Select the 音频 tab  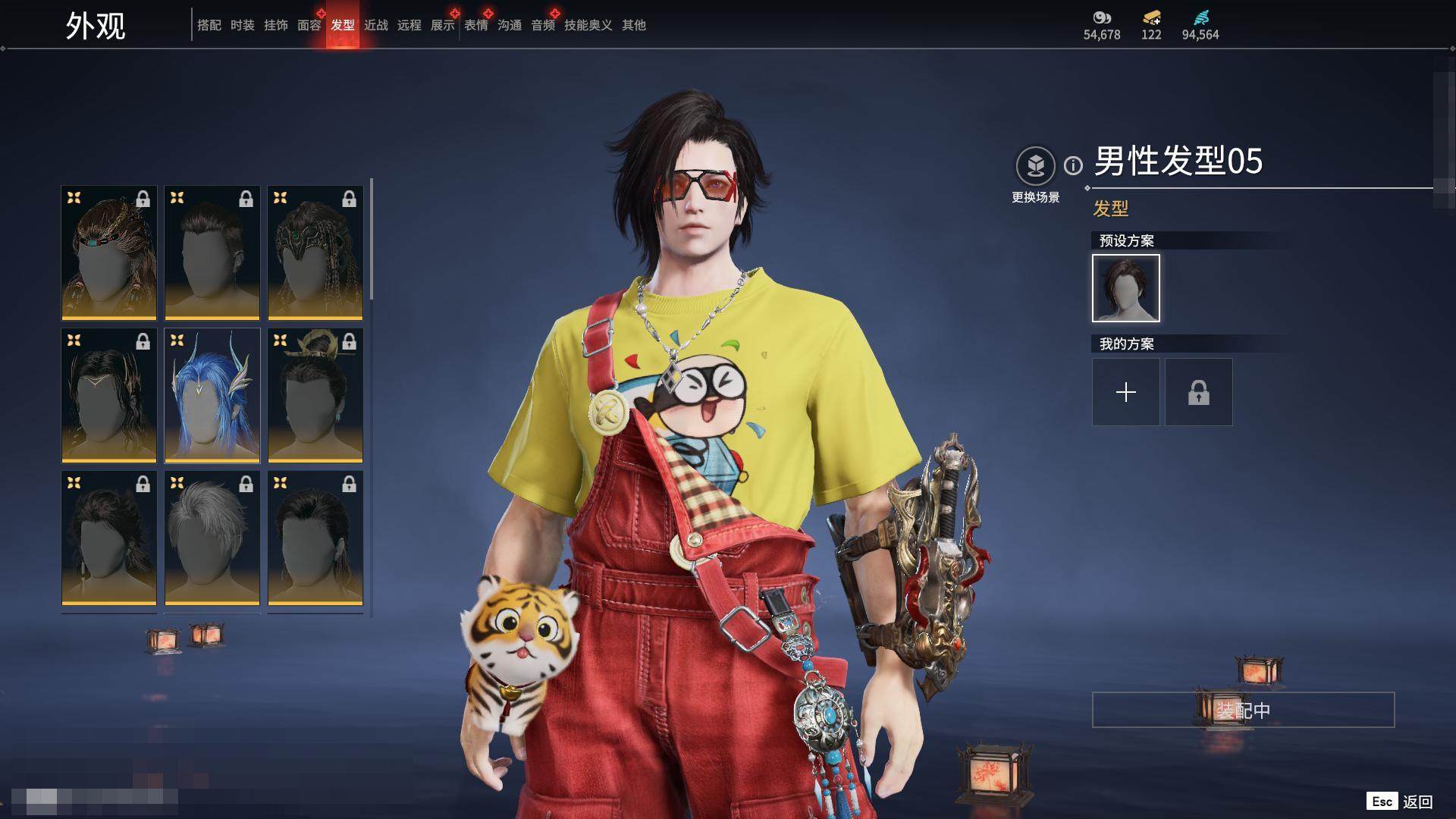pyautogui.click(x=543, y=25)
